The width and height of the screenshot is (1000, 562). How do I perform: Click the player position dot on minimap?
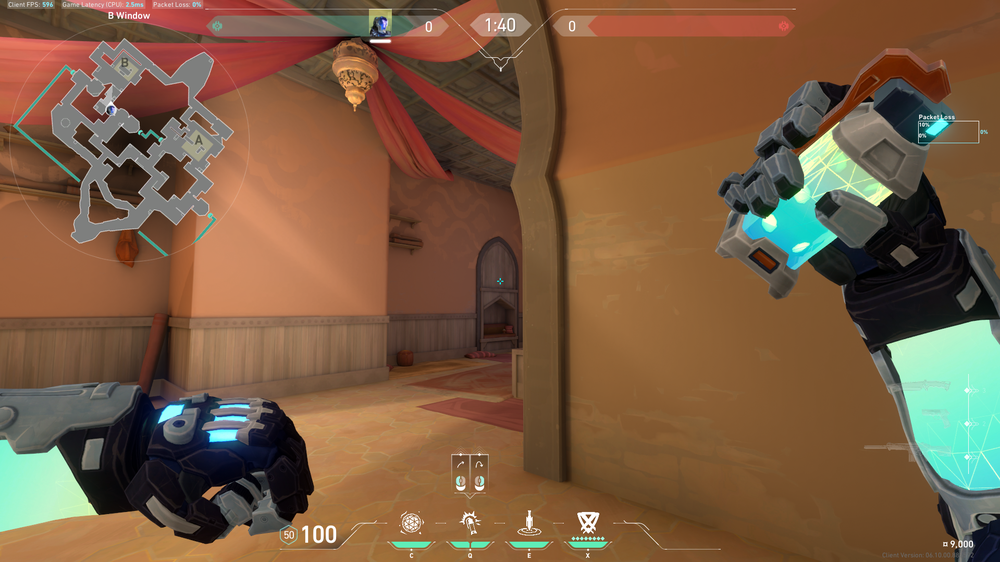coord(111,109)
